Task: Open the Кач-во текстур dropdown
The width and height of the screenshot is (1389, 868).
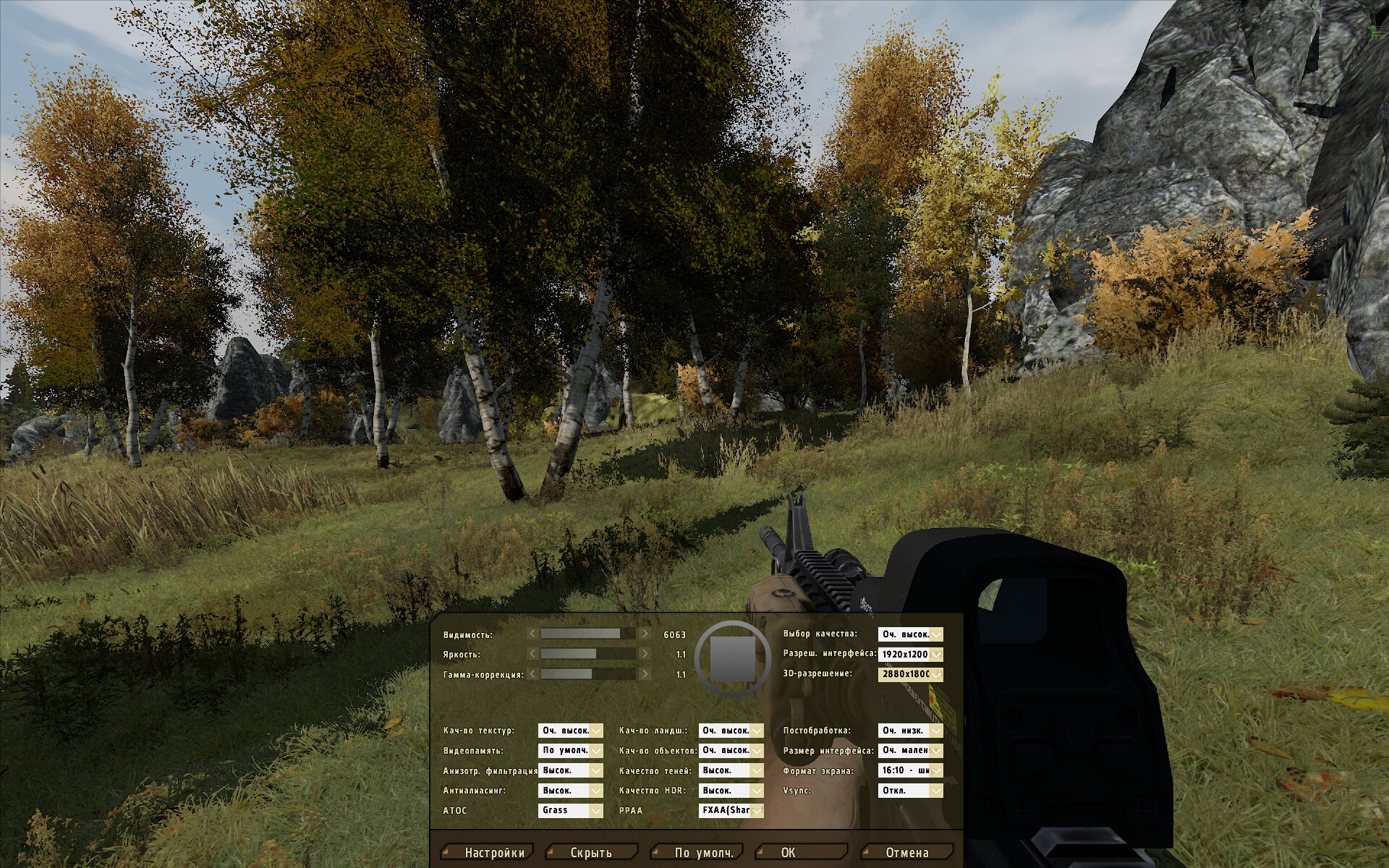Action: (x=571, y=731)
